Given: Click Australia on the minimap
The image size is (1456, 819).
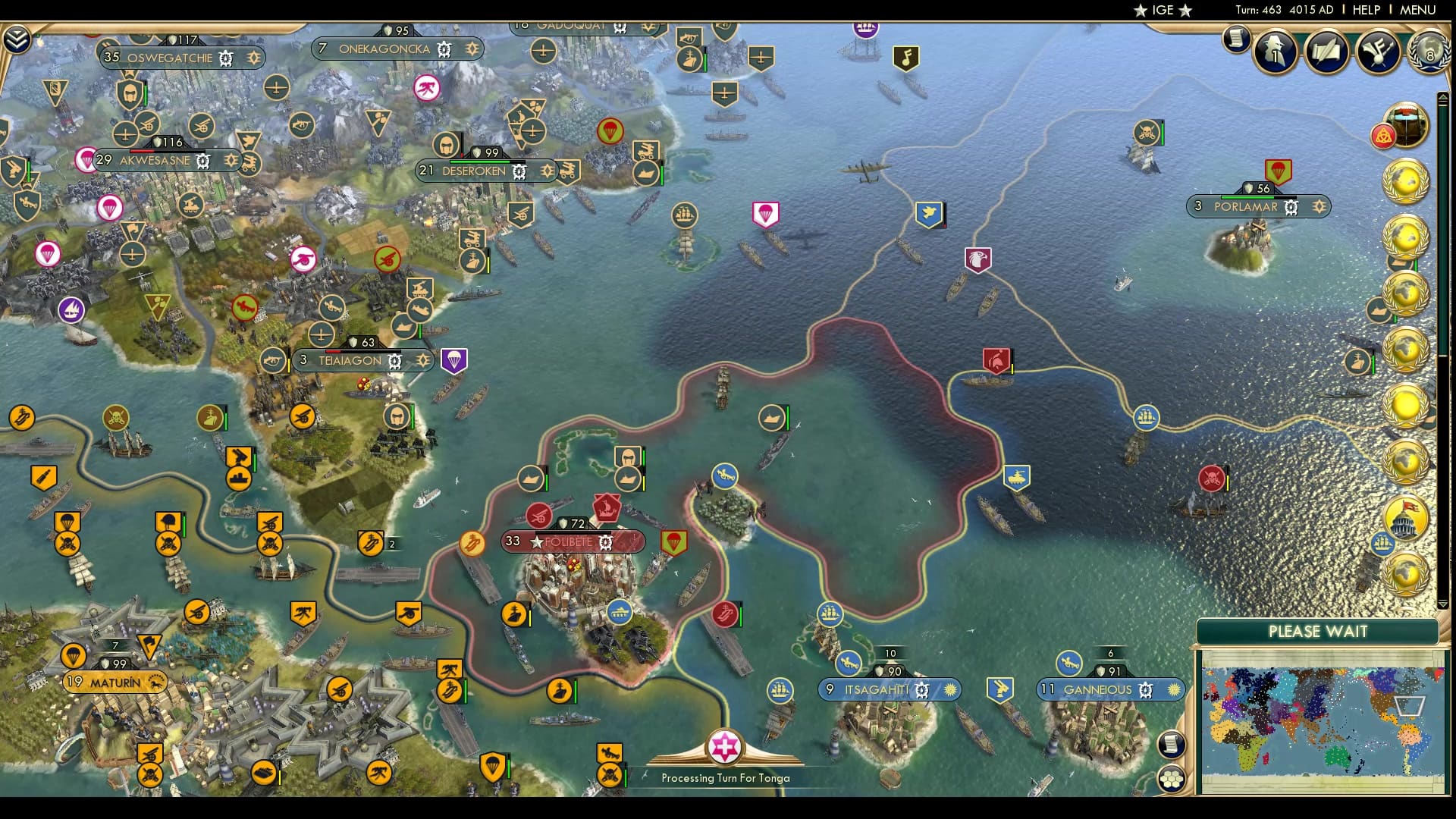Looking at the screenshot, I should (1337, 757).
